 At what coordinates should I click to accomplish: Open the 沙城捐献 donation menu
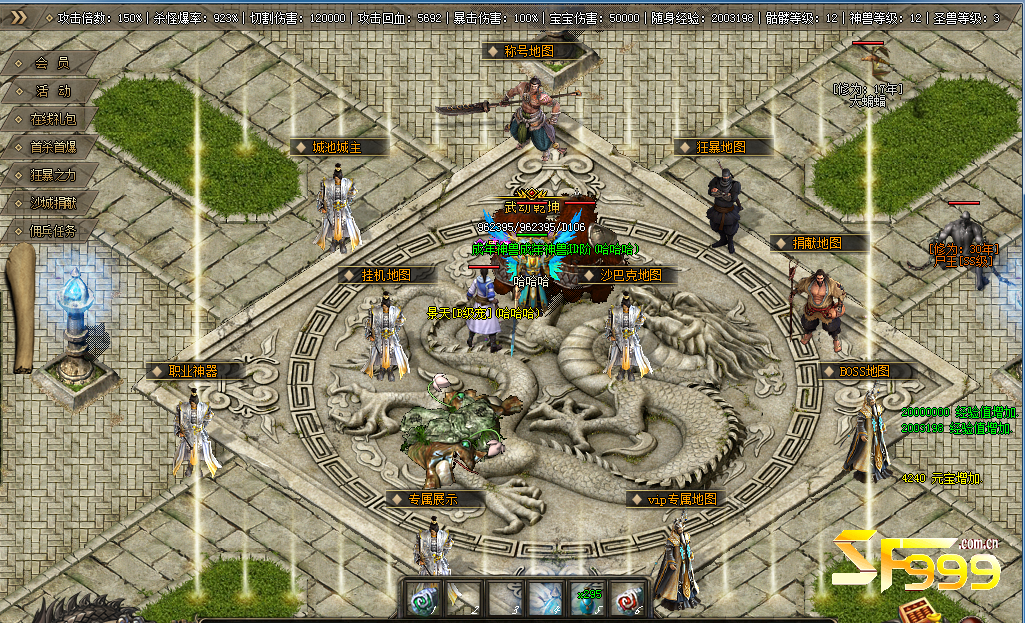click(52, 203)
